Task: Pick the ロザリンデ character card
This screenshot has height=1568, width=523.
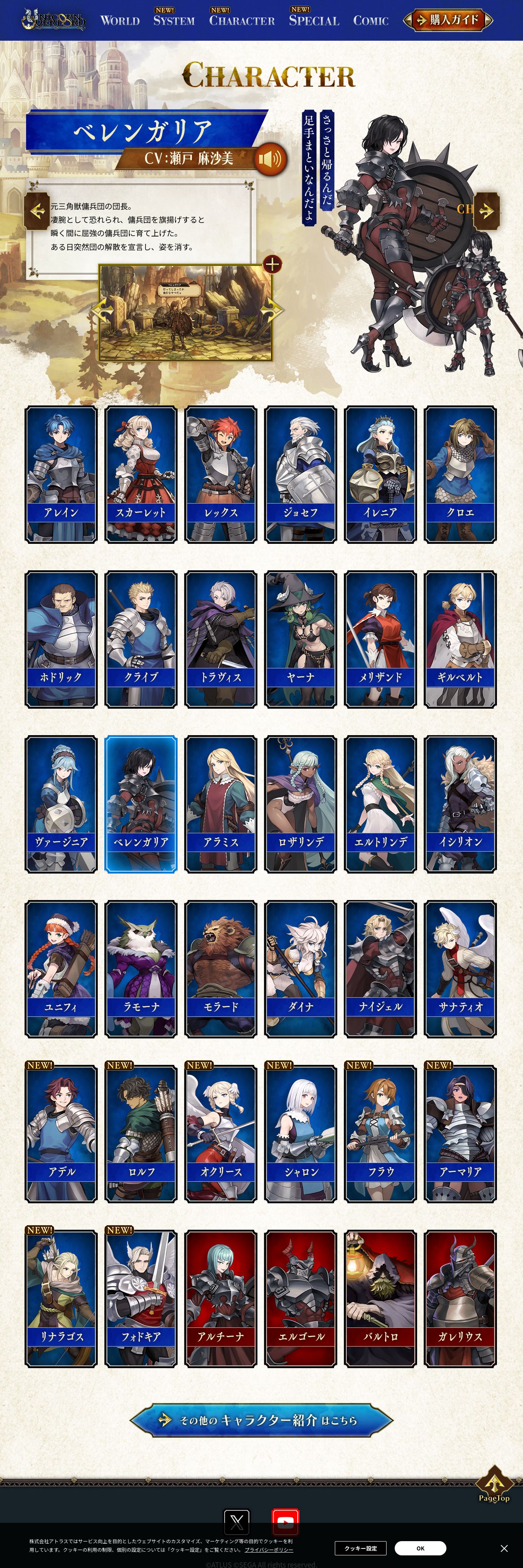Action: 301,804
